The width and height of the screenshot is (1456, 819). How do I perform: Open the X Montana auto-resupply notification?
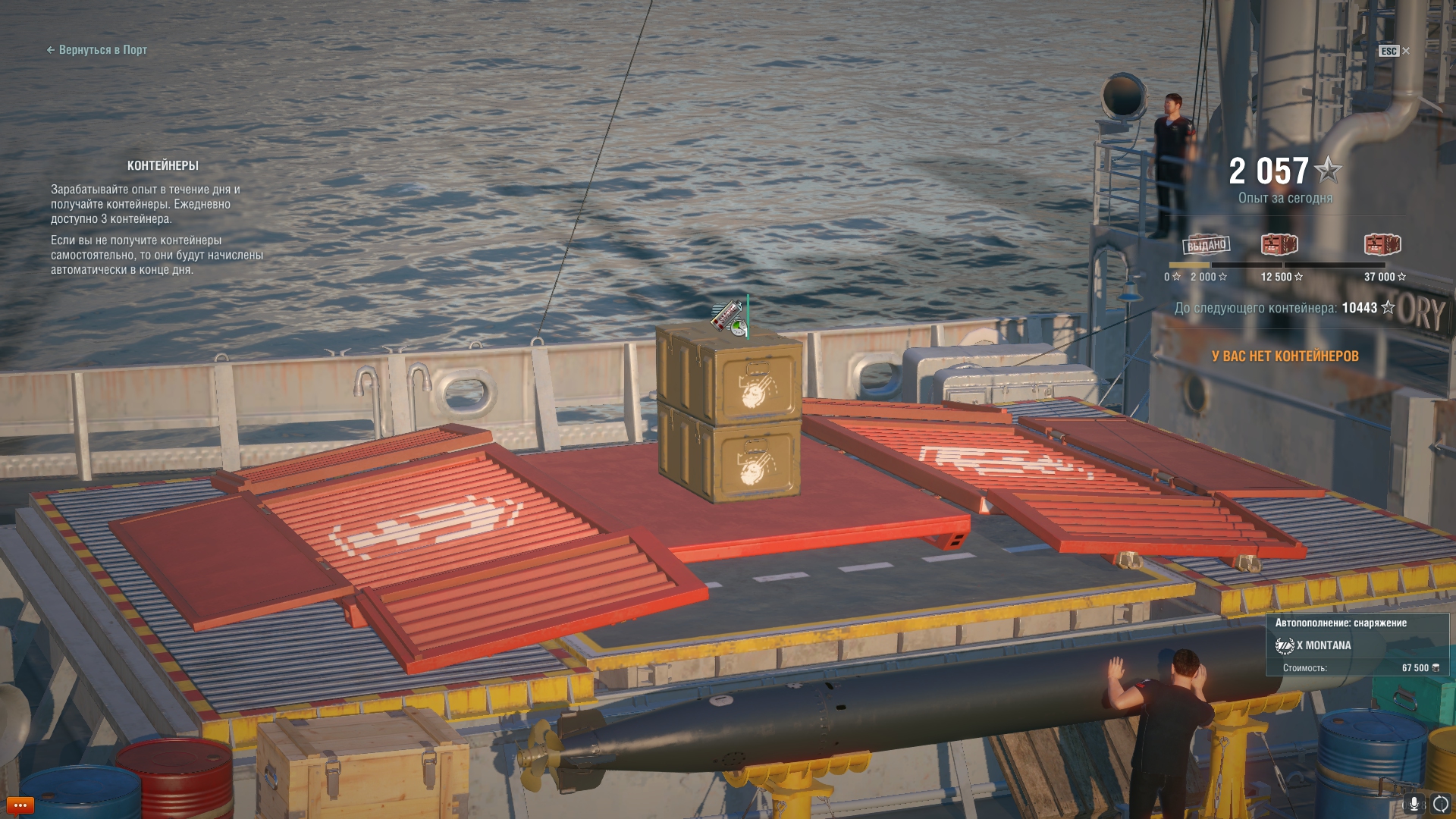pyautogui.click(x=1357, y=645)
